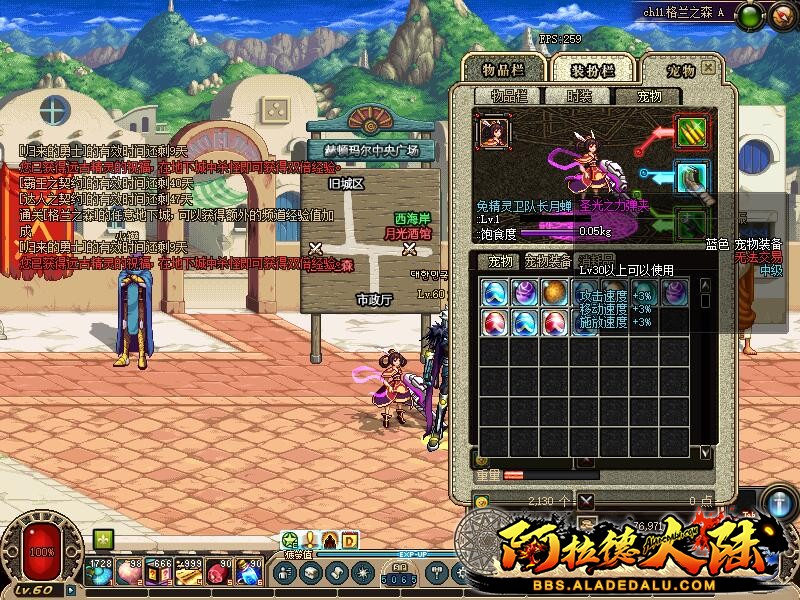Click the crossed swords button below inventory

[586, 500]
